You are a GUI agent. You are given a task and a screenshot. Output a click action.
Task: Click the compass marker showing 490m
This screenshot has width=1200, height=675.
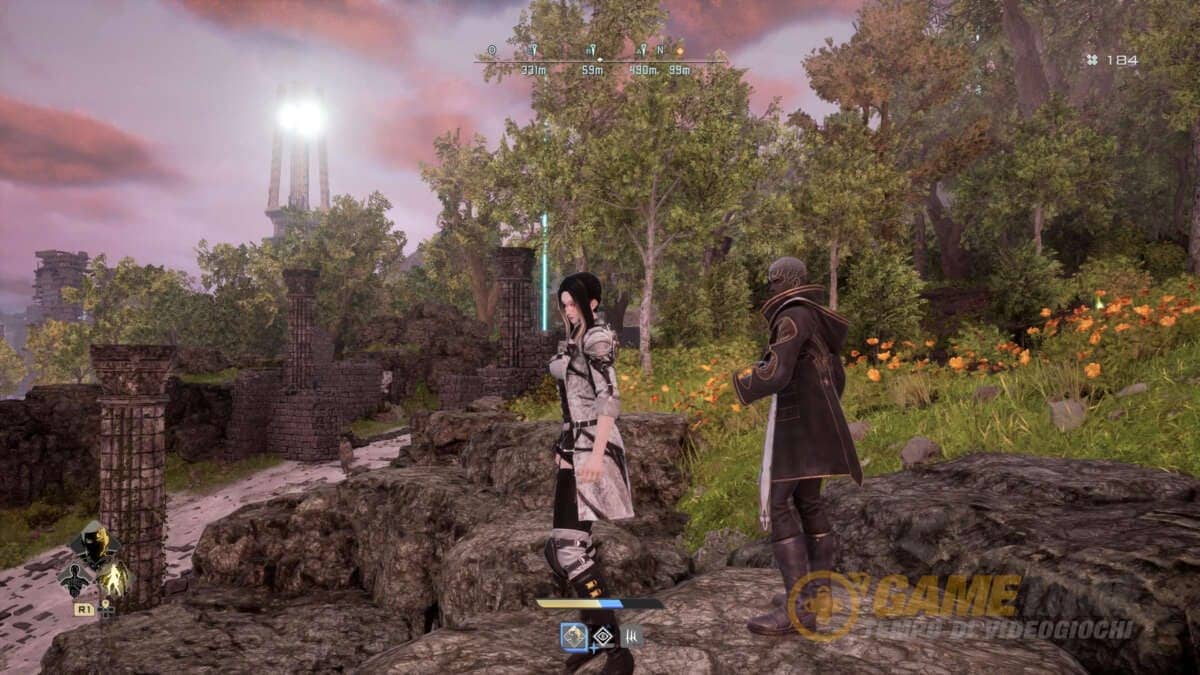643,50
